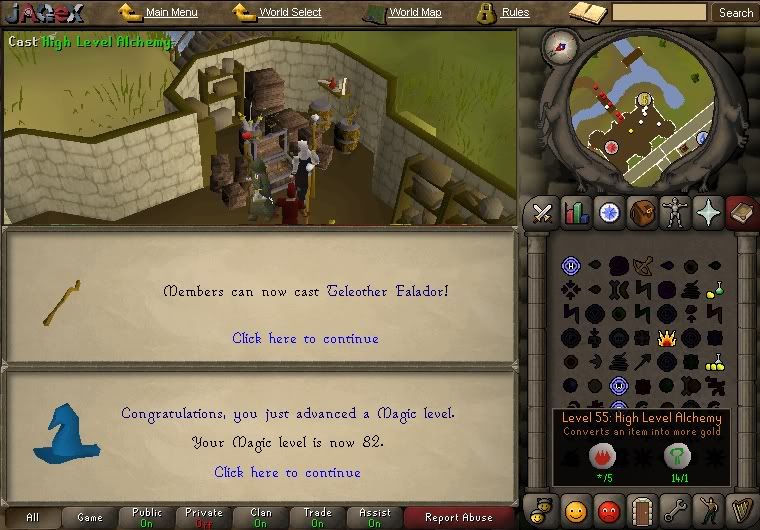View the Rules page
The image size is (760, 530).
(515, 13)
